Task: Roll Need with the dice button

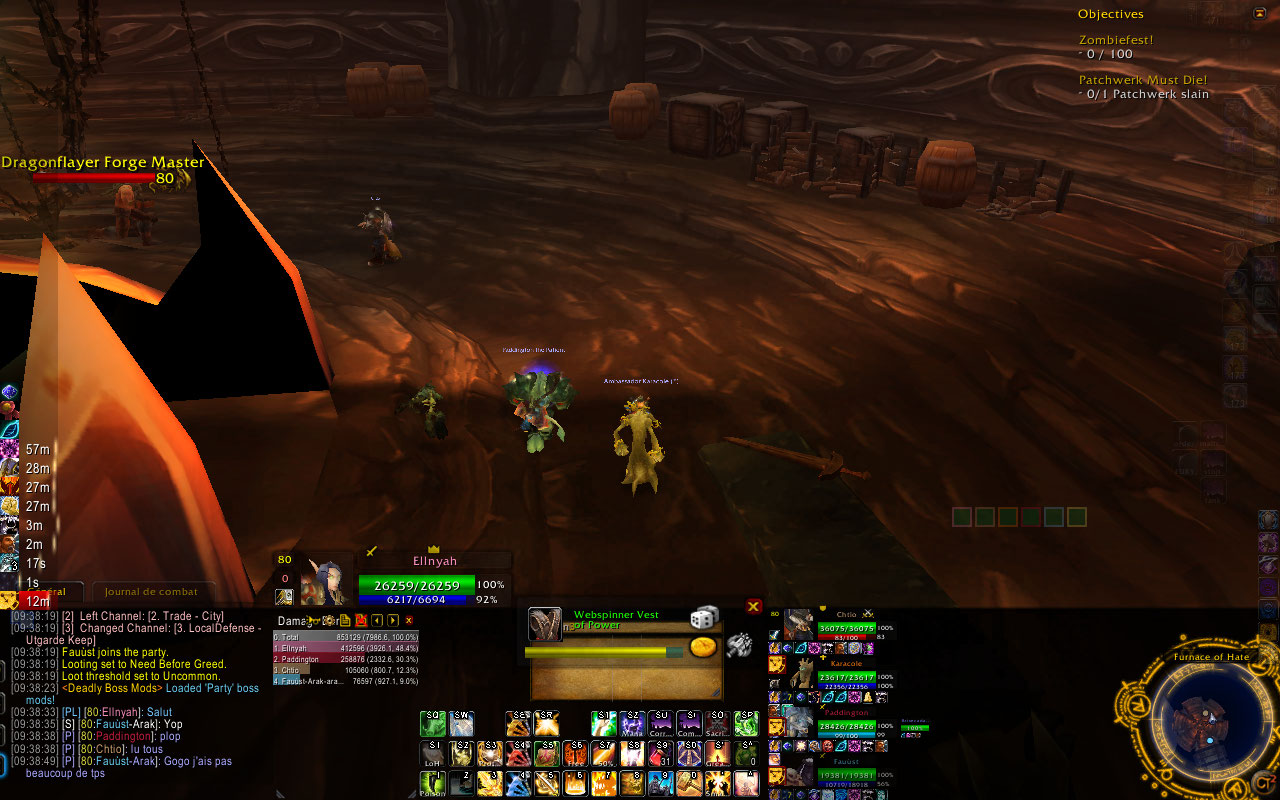Action: 704,618
